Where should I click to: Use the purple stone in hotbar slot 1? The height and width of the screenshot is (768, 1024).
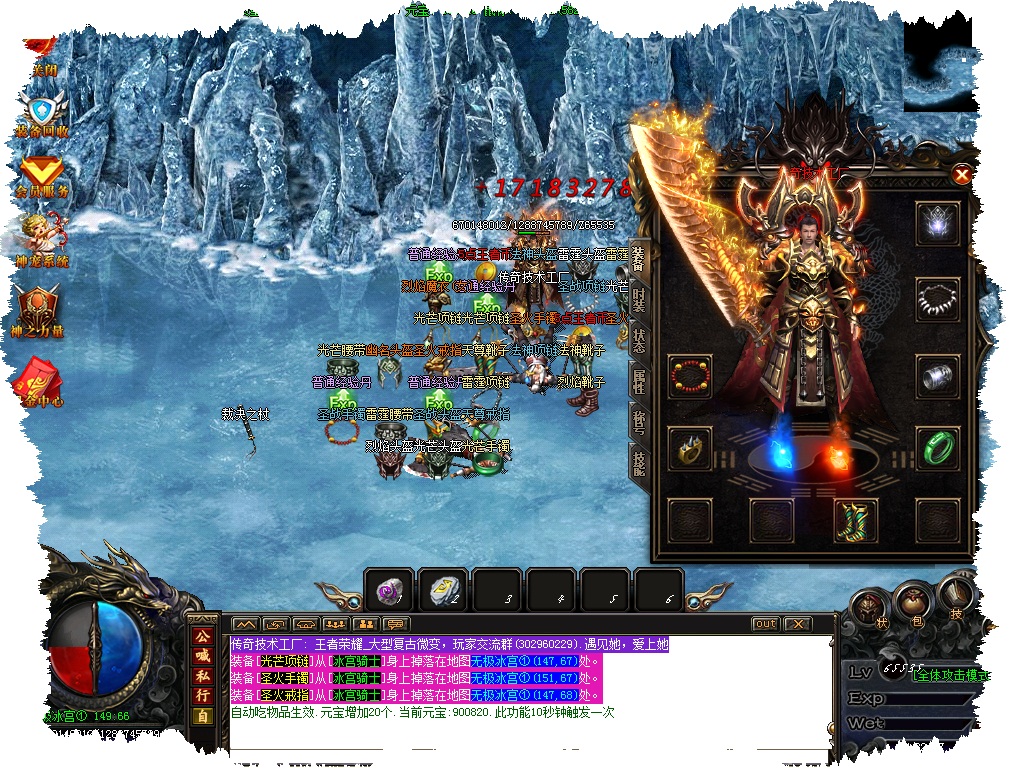(x=388, y=591)
